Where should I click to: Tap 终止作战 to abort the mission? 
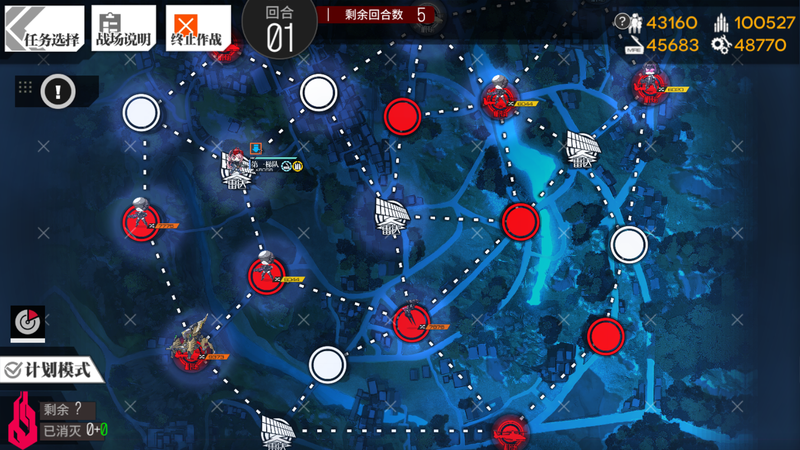click(x=197, y=28)
